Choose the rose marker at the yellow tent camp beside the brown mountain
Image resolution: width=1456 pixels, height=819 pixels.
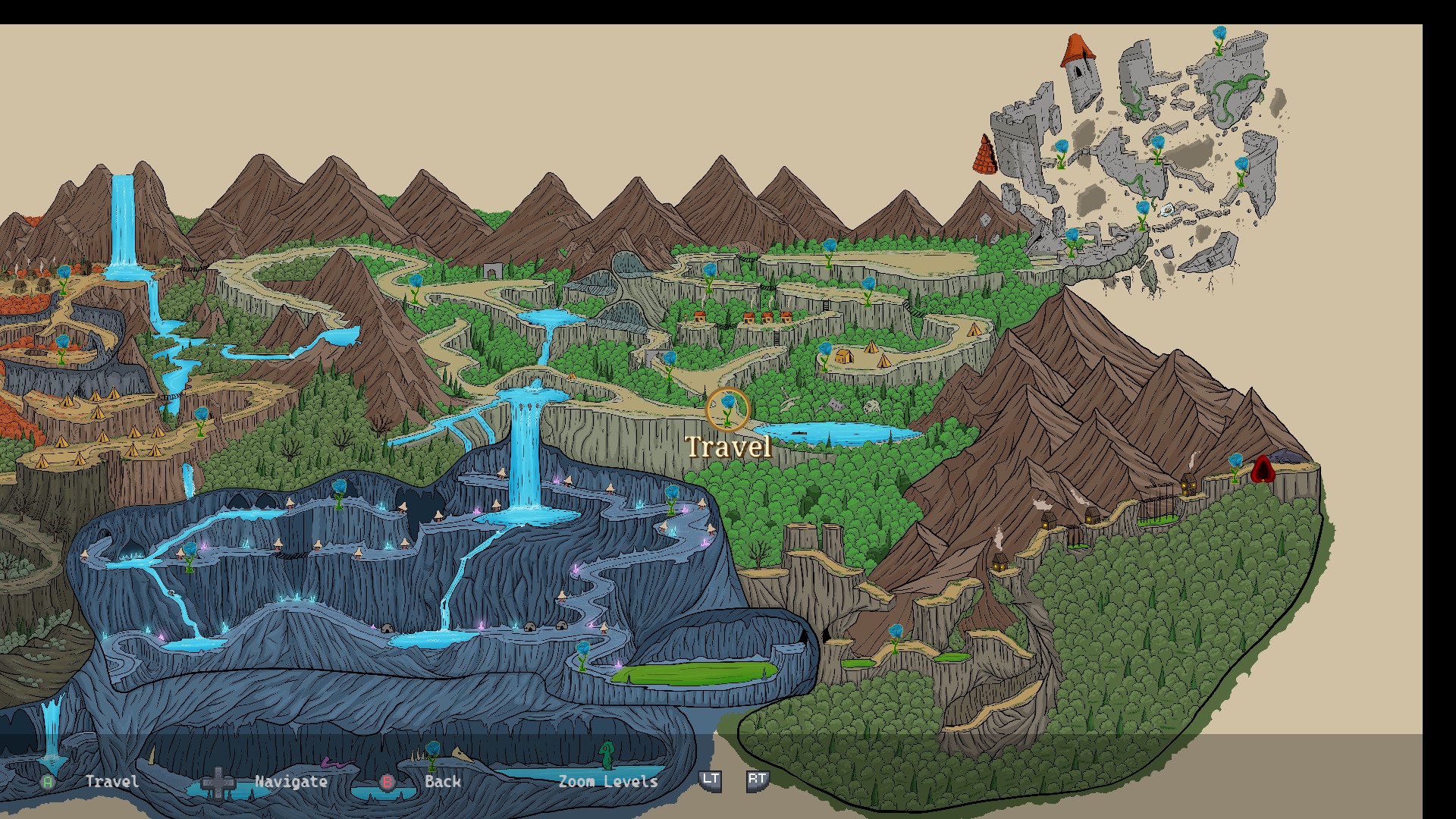tap(825, 354)
